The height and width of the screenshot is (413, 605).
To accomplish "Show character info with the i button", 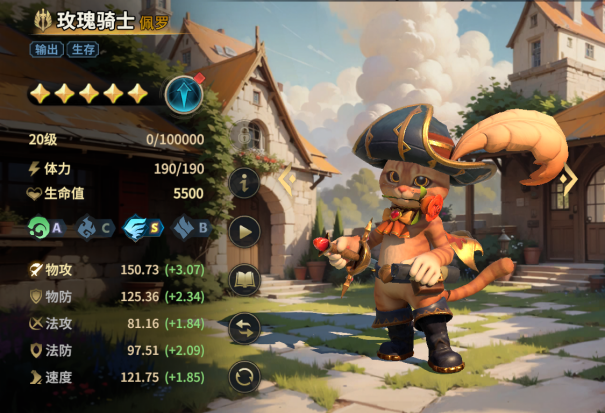I will coord(245,183).
